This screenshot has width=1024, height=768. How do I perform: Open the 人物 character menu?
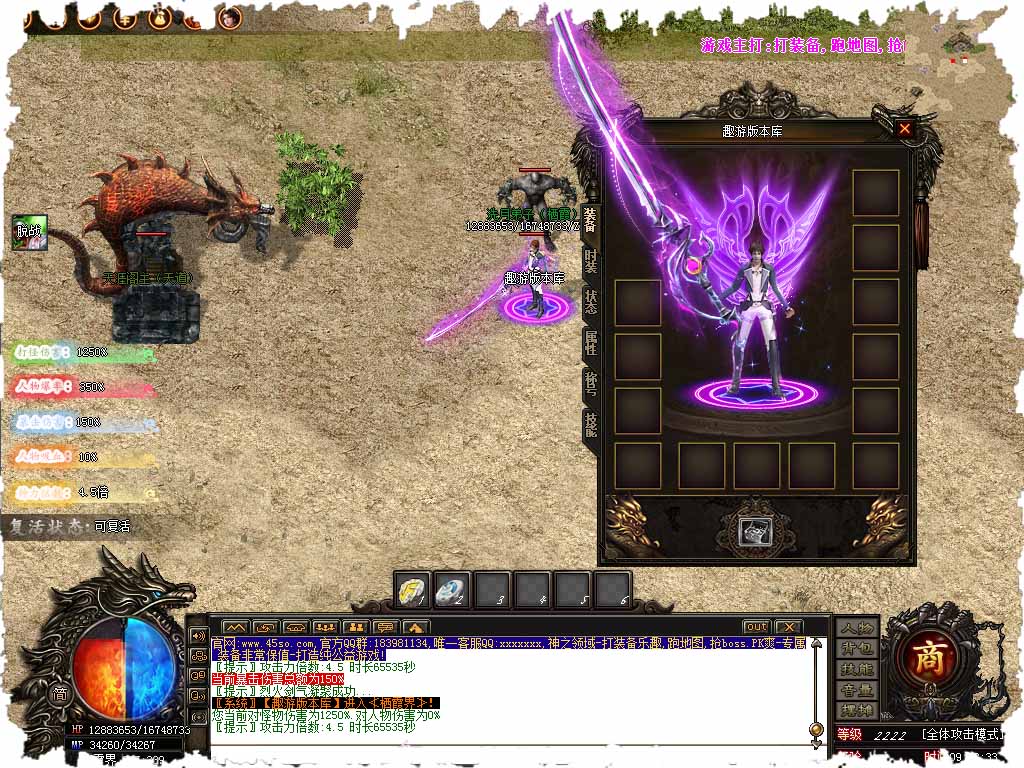click(857, 628)
